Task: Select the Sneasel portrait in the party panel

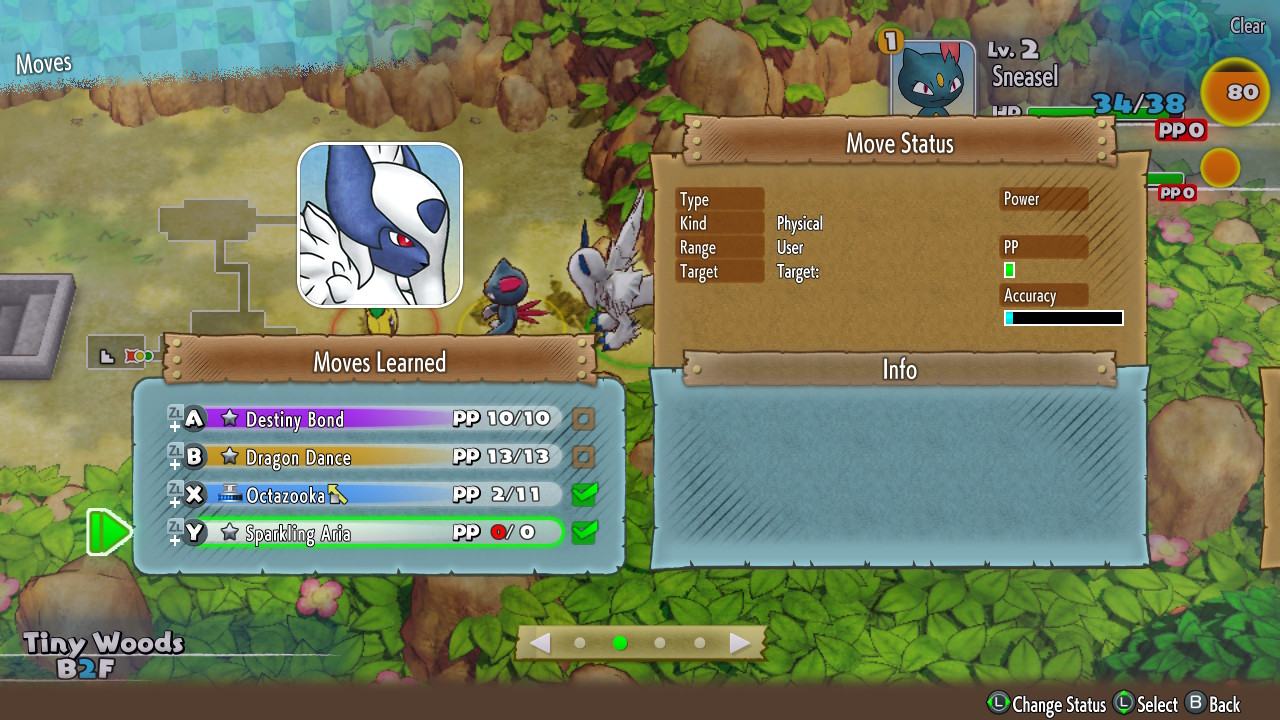Action: tap(932, 80)
